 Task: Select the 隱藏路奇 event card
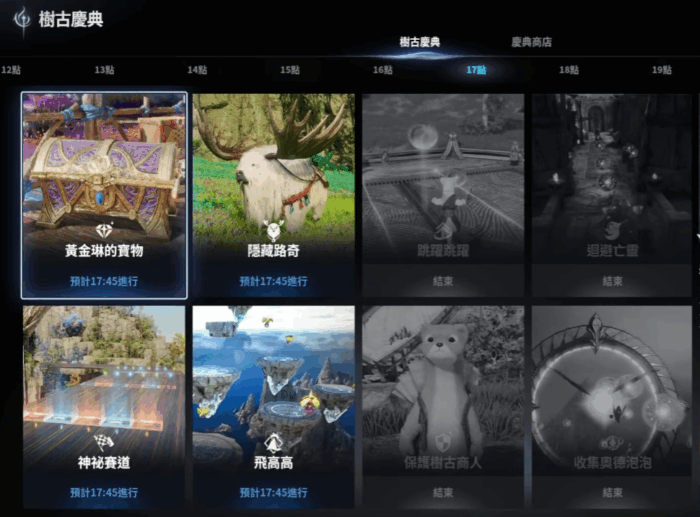[x=274, y=196]
